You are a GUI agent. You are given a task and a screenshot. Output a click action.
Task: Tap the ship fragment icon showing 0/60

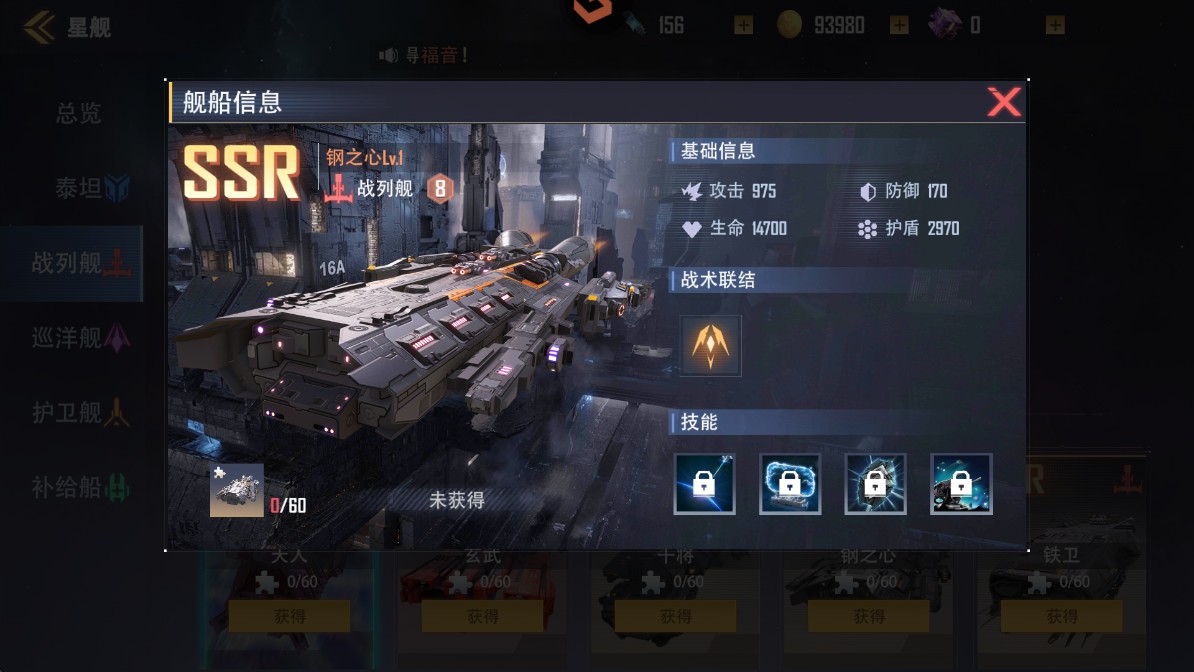(x=237, y=490)
